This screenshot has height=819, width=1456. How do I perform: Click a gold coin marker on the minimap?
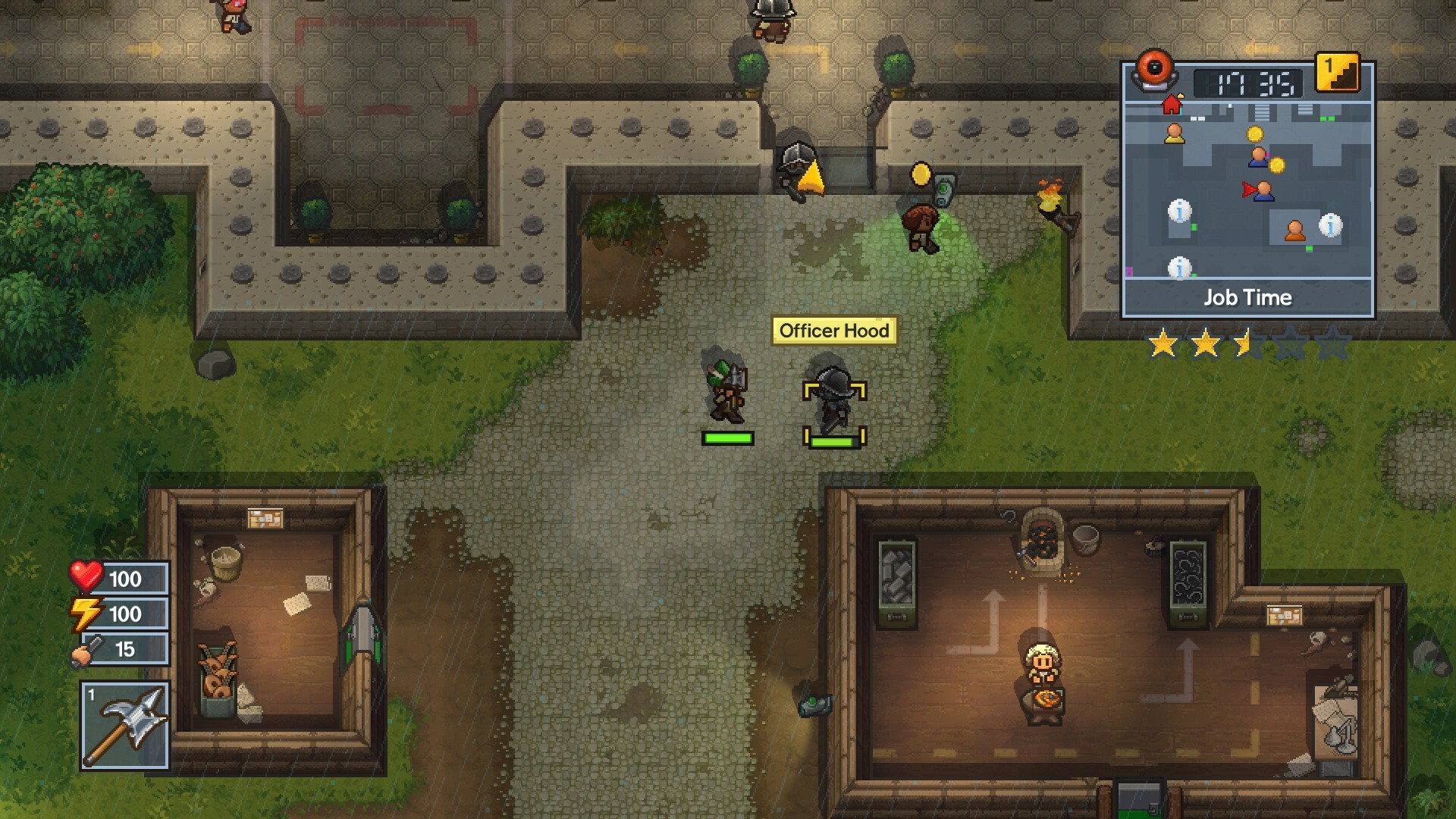click(x=1255, y=133)
